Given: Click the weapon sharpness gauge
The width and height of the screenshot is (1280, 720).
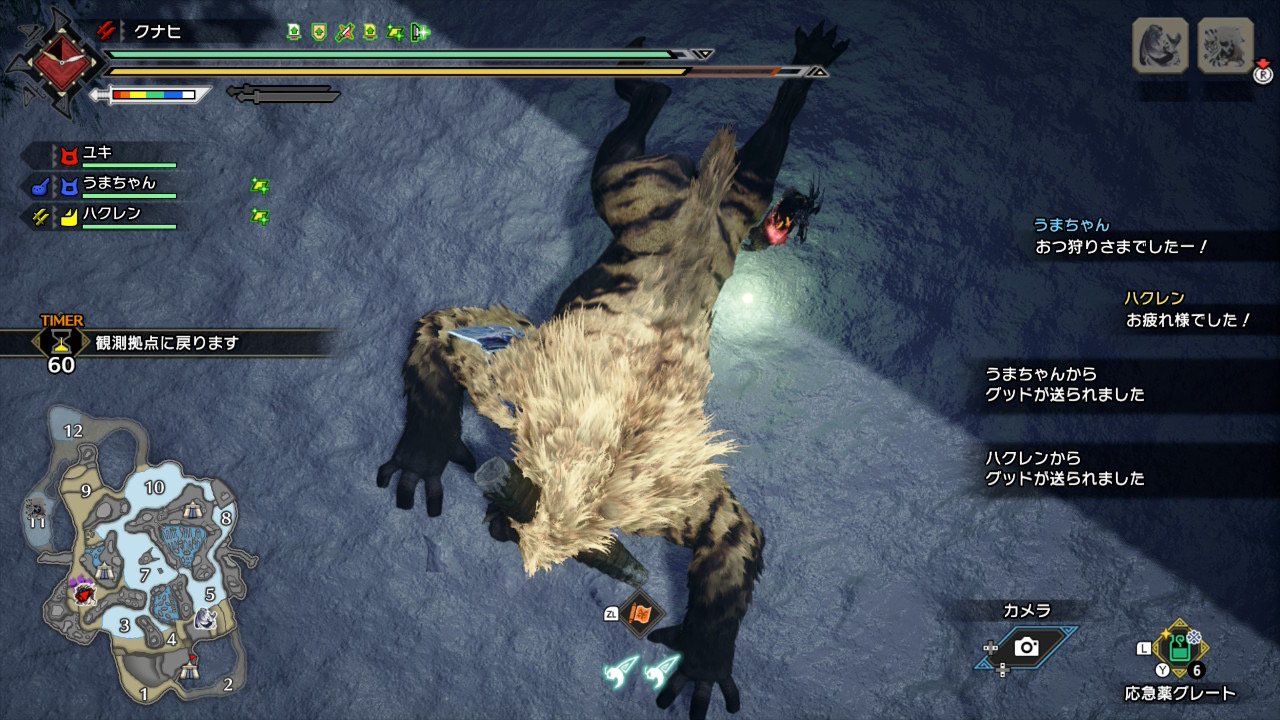Looking at the screenshot, I should click(153, 95).
